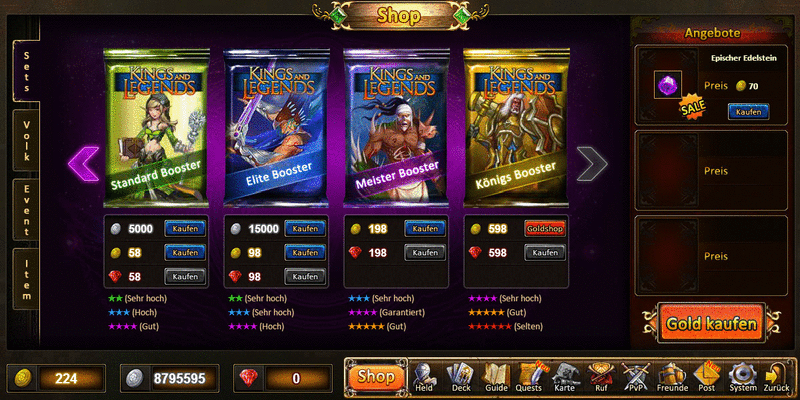Viewport: 800px width, 400px height.
Task: Open the Held menu
Action: [x=424, y=376]
